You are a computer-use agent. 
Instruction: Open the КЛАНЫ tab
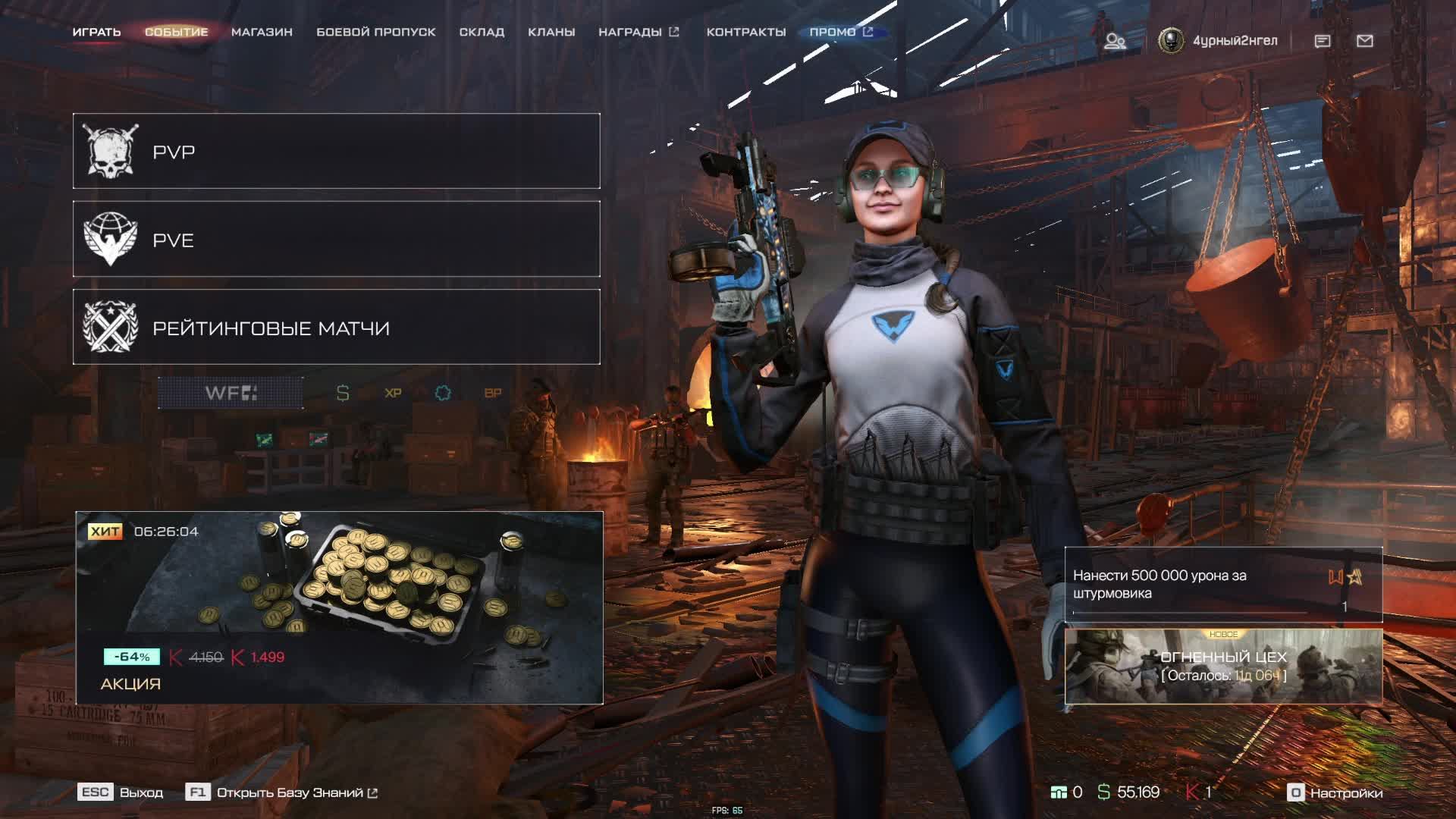click(x=551, y=32)
